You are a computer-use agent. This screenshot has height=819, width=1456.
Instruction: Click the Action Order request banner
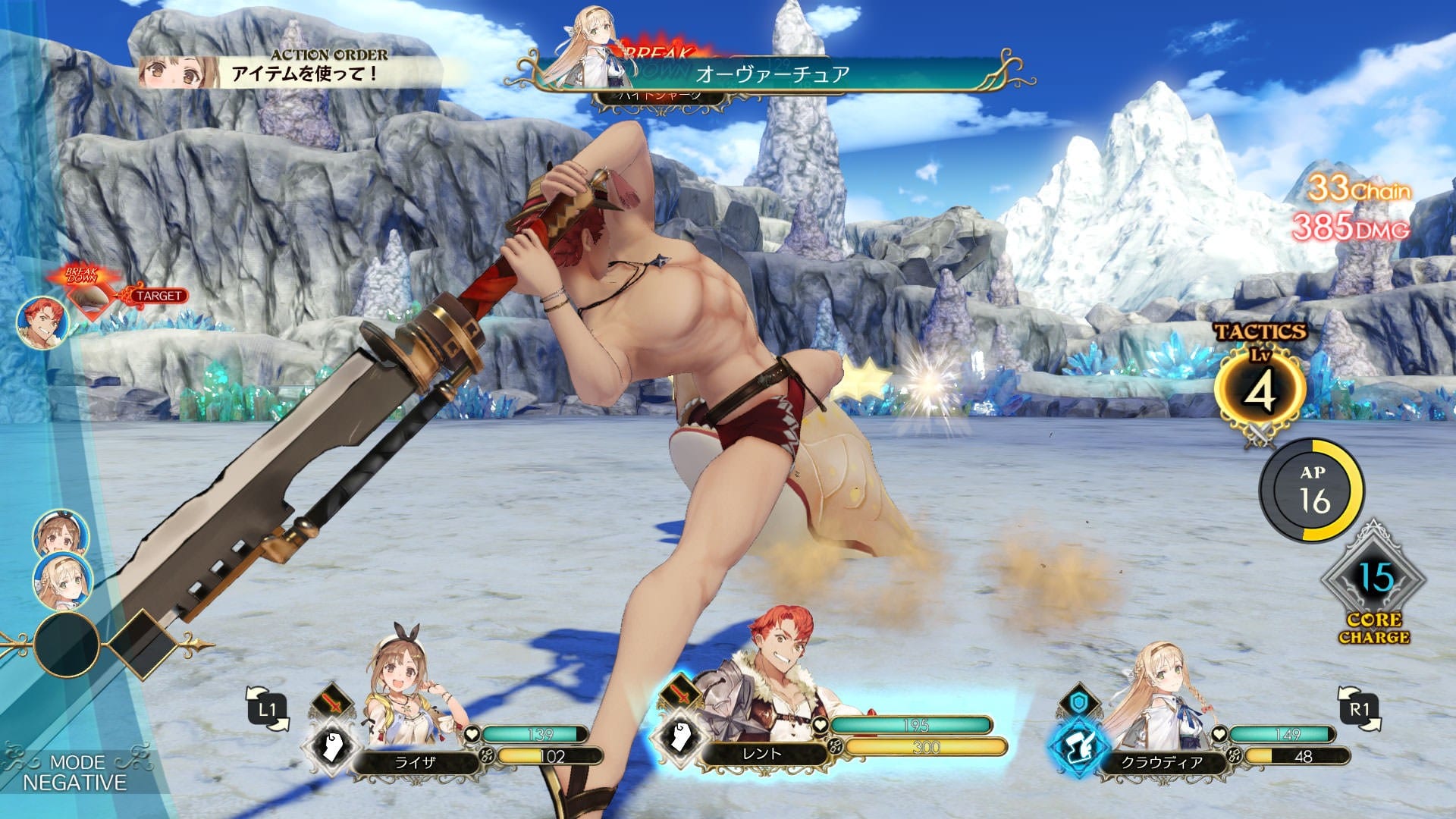(x=303, y=70)
